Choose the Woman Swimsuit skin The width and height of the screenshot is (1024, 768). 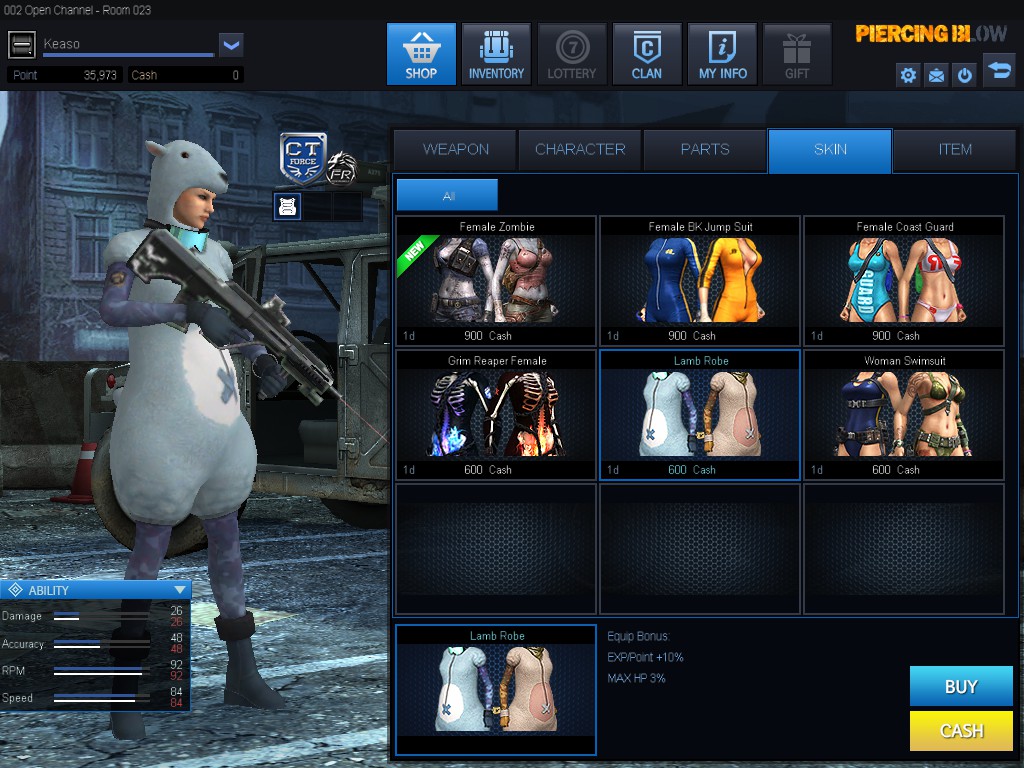point(904,415)
